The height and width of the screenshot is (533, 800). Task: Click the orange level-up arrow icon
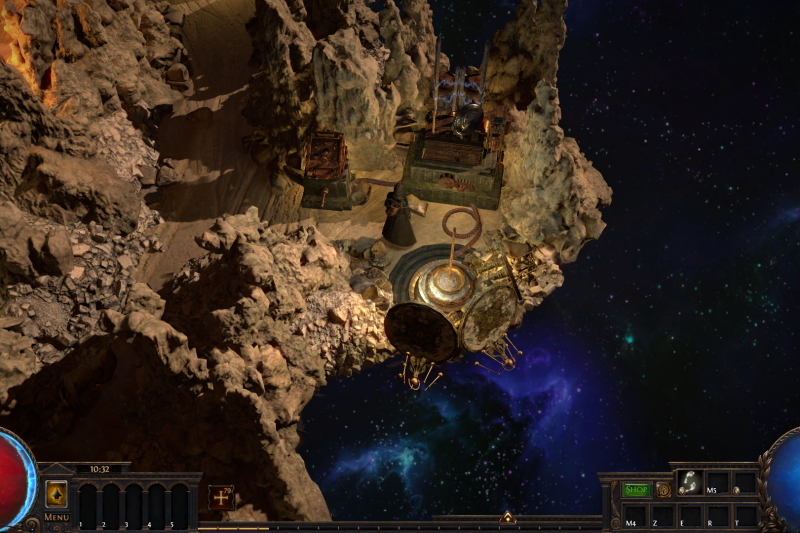pyautogui.click(x=56, y=493)
